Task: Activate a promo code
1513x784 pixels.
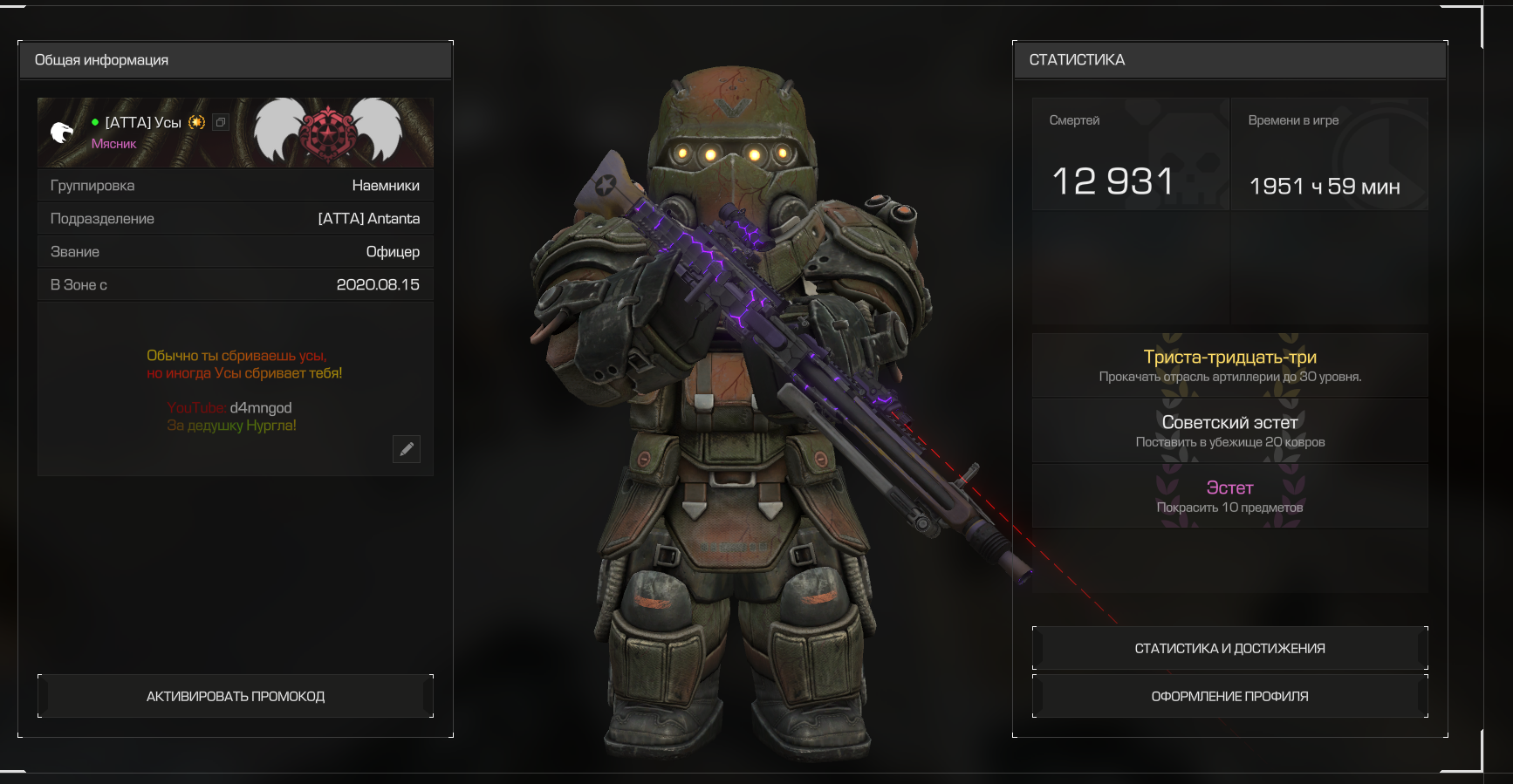Action: click(x=236, y=696)
